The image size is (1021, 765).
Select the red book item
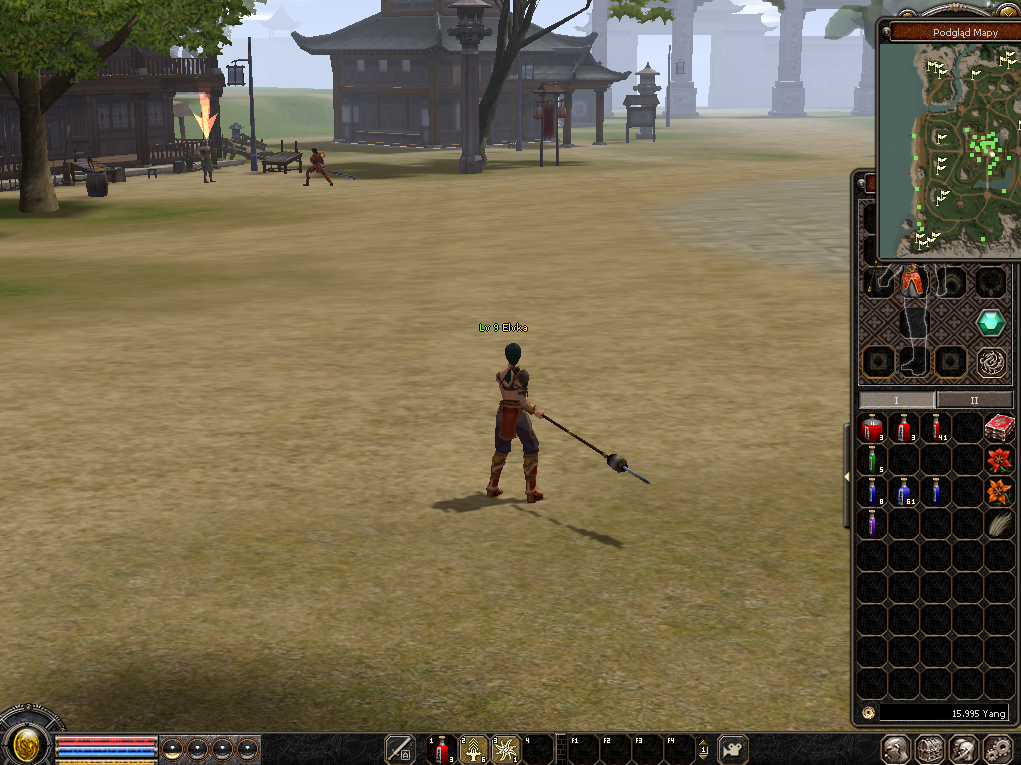tap(999, 428)
